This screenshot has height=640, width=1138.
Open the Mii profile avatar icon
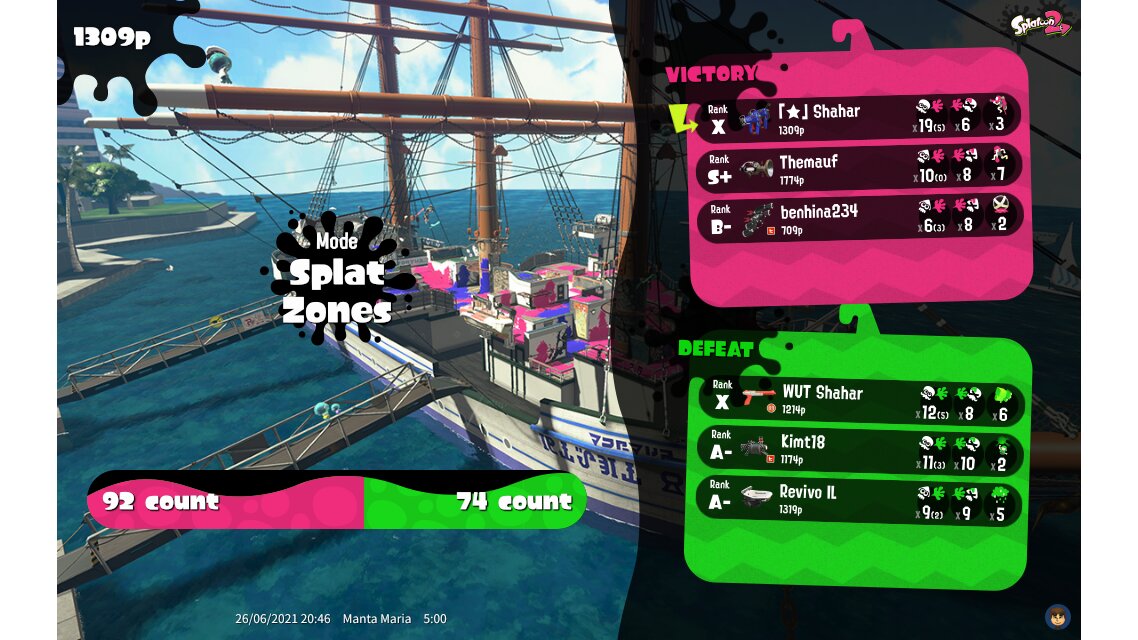1058,616
